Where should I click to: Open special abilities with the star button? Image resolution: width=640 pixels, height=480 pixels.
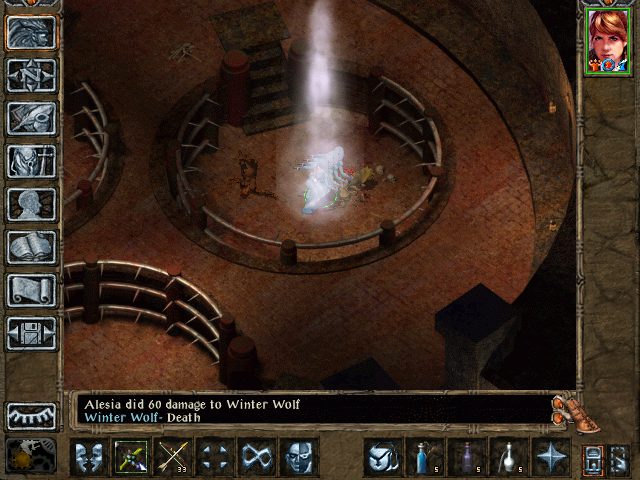(x=551, y=457)
